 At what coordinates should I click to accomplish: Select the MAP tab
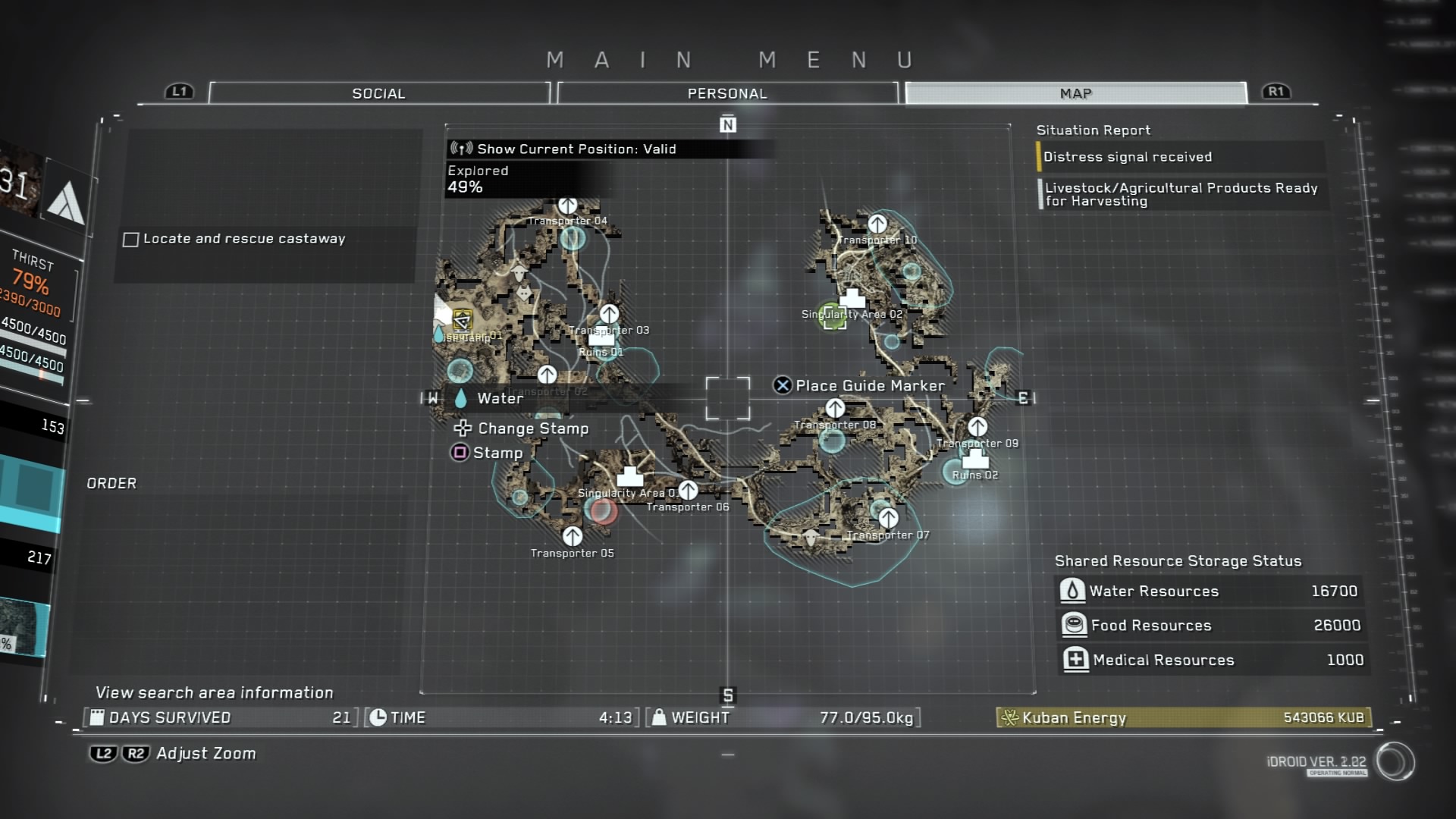click(x=1075, y=93)
